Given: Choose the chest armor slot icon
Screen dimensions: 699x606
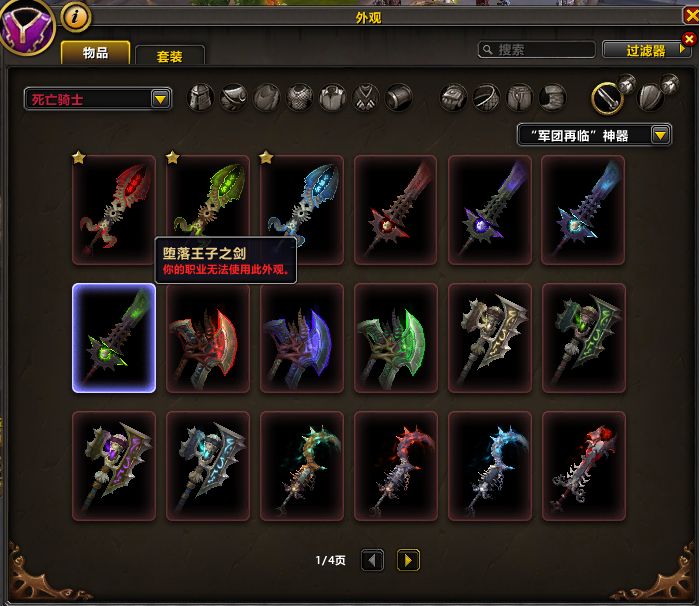Looking at the screenshot, I should pos(300,98).
